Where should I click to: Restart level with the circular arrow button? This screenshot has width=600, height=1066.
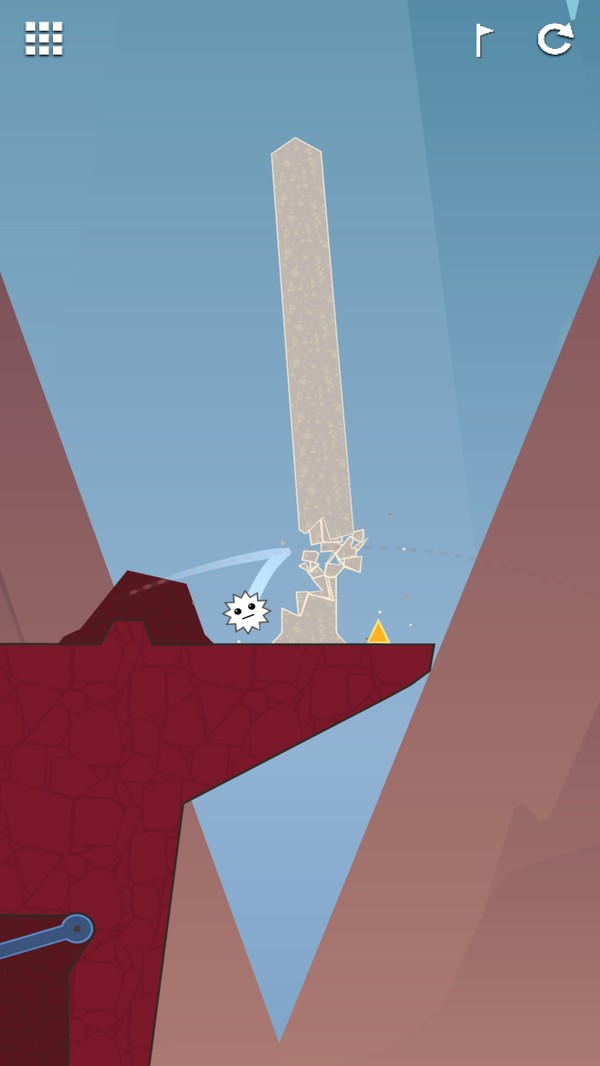pos(555,39)
